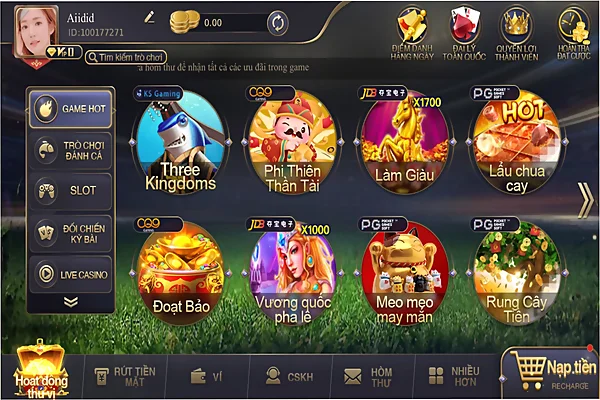This screenshot has width=600, height=400.
Task: Switch to the Game Hot category
Action: click(70, 109)
